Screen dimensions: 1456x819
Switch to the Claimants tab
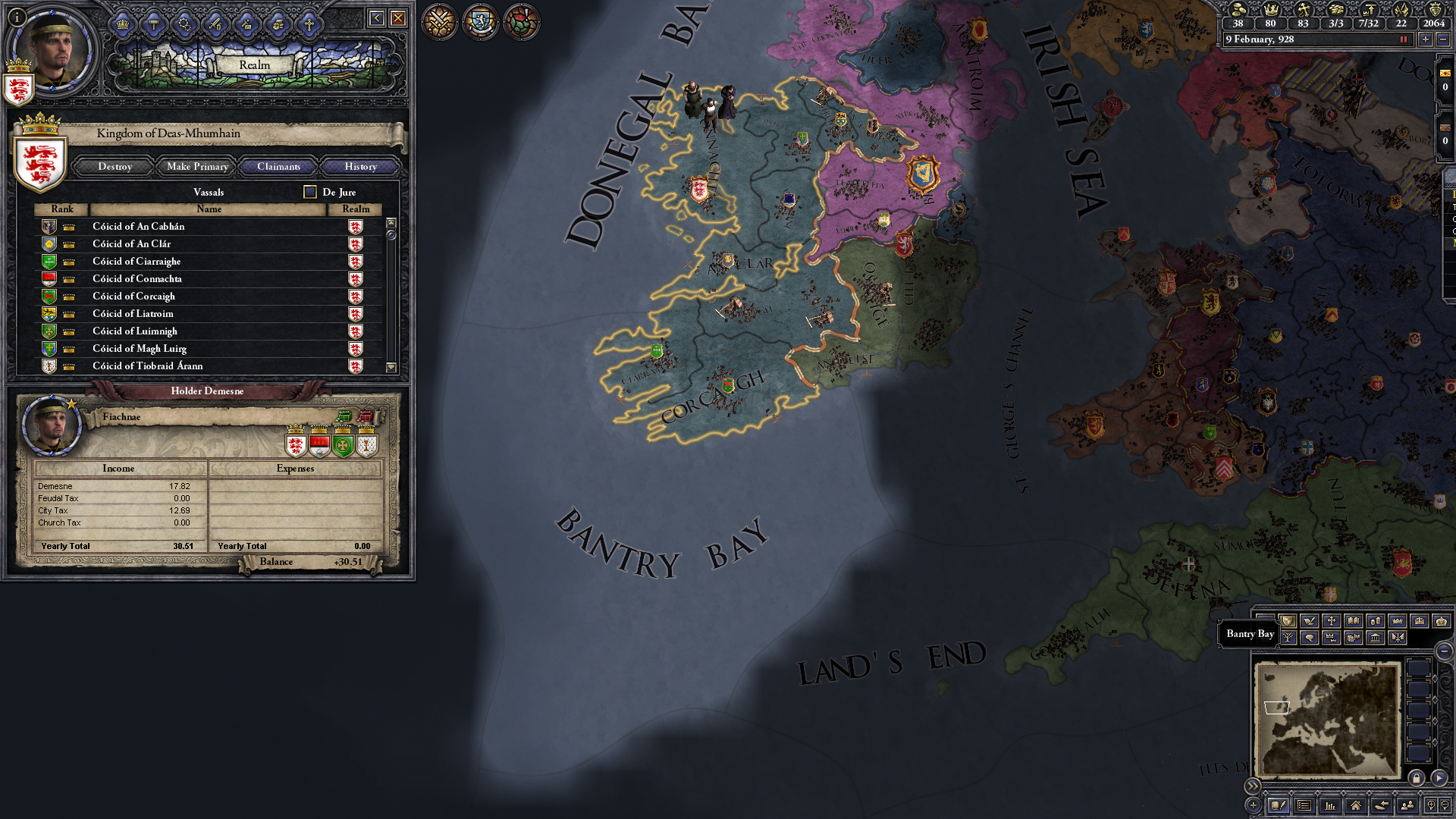pyautogui.click(x=278, y=166)
